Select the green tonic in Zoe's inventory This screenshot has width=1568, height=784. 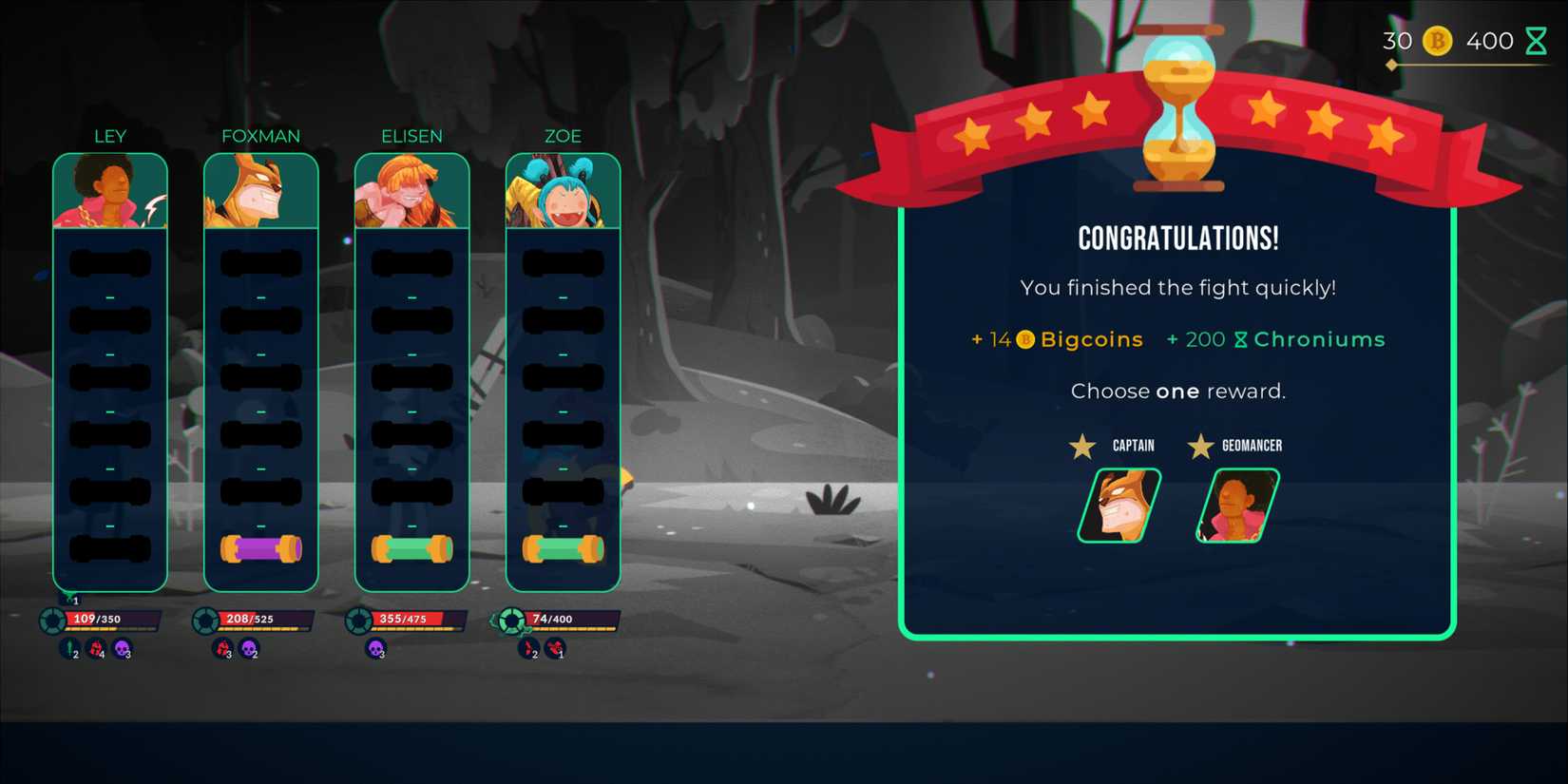click(x=563, y=545)
